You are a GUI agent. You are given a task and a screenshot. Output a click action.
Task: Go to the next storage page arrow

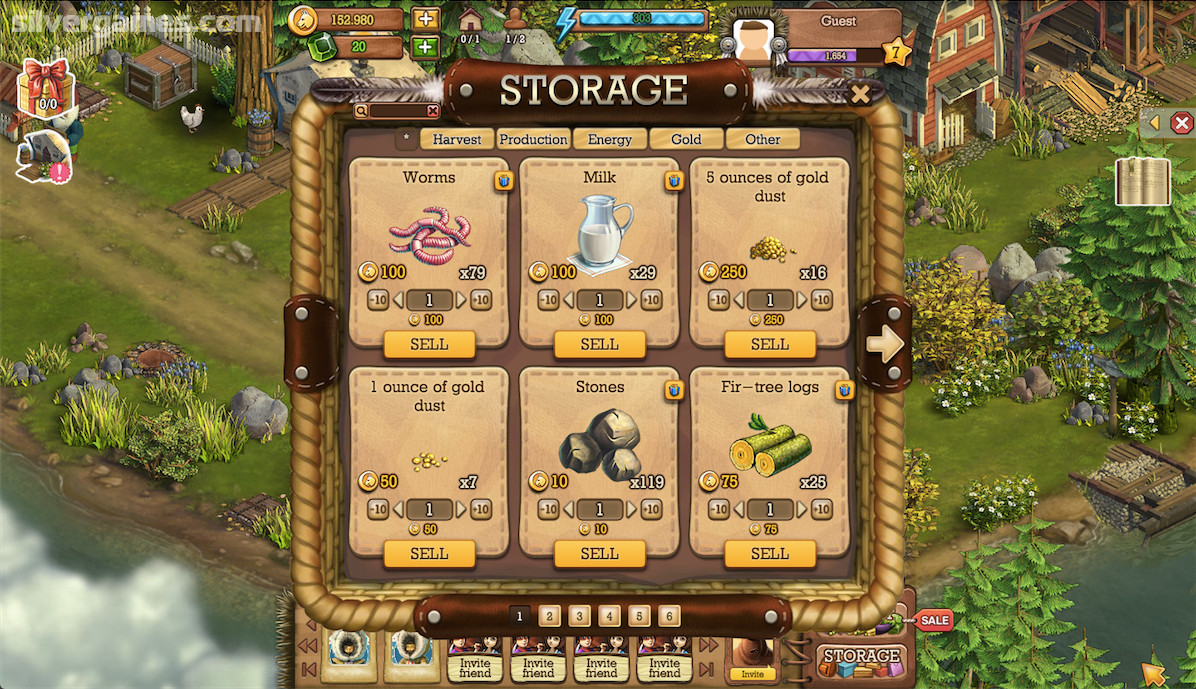coord(884,344)
